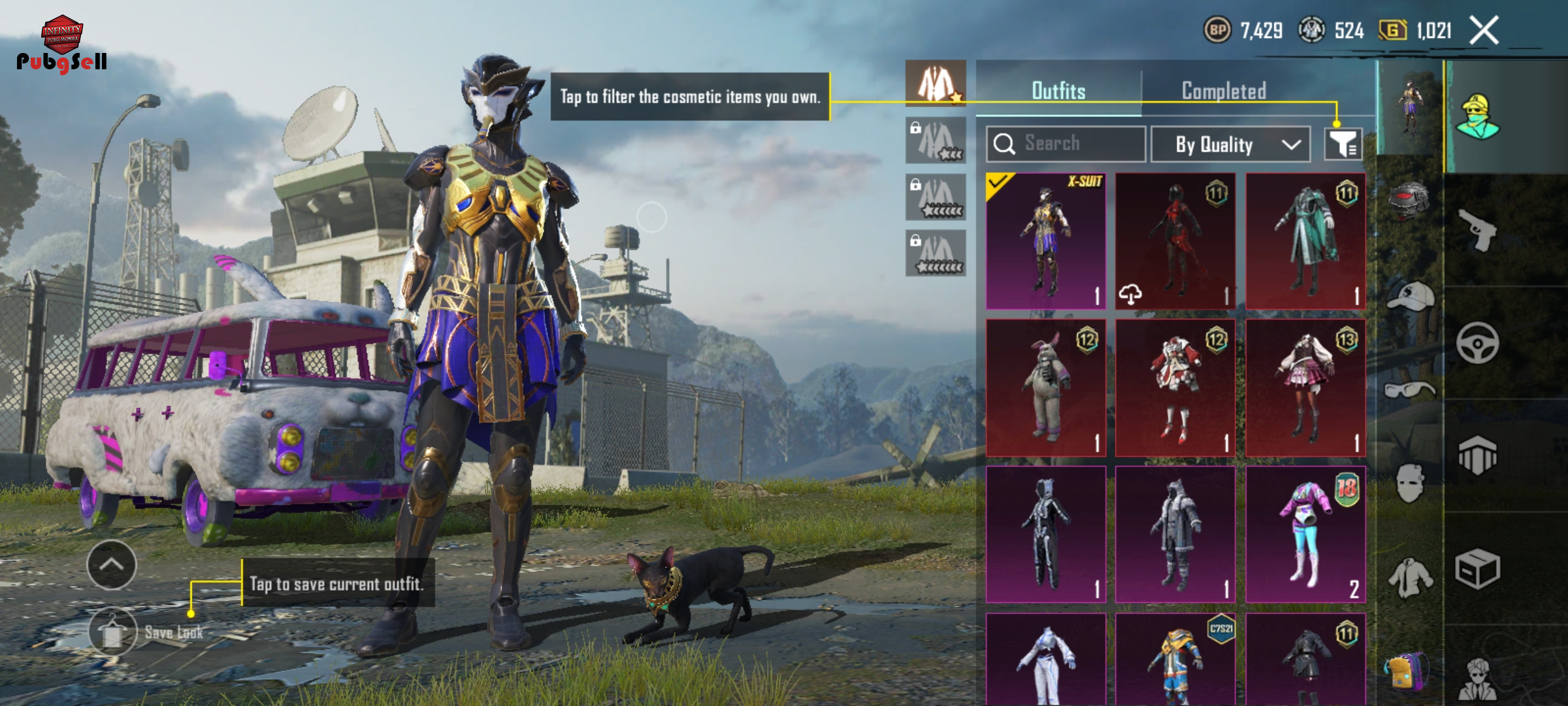Screen dimensions: 1568x706
Task: Choose the pink skirt outfit marked 13
Action: (1305, 388)
